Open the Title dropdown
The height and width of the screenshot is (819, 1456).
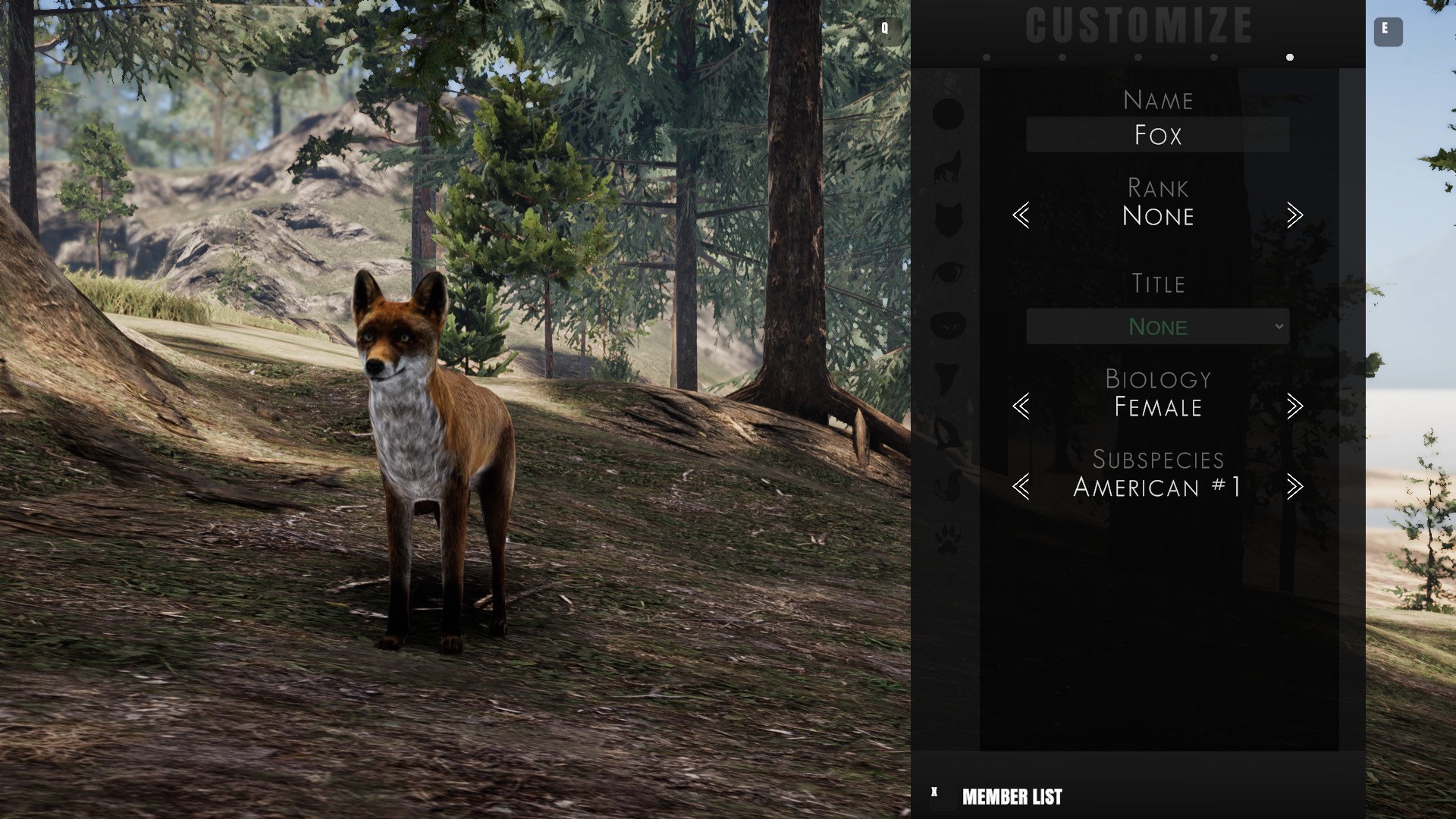click(x=1157, y=326)
